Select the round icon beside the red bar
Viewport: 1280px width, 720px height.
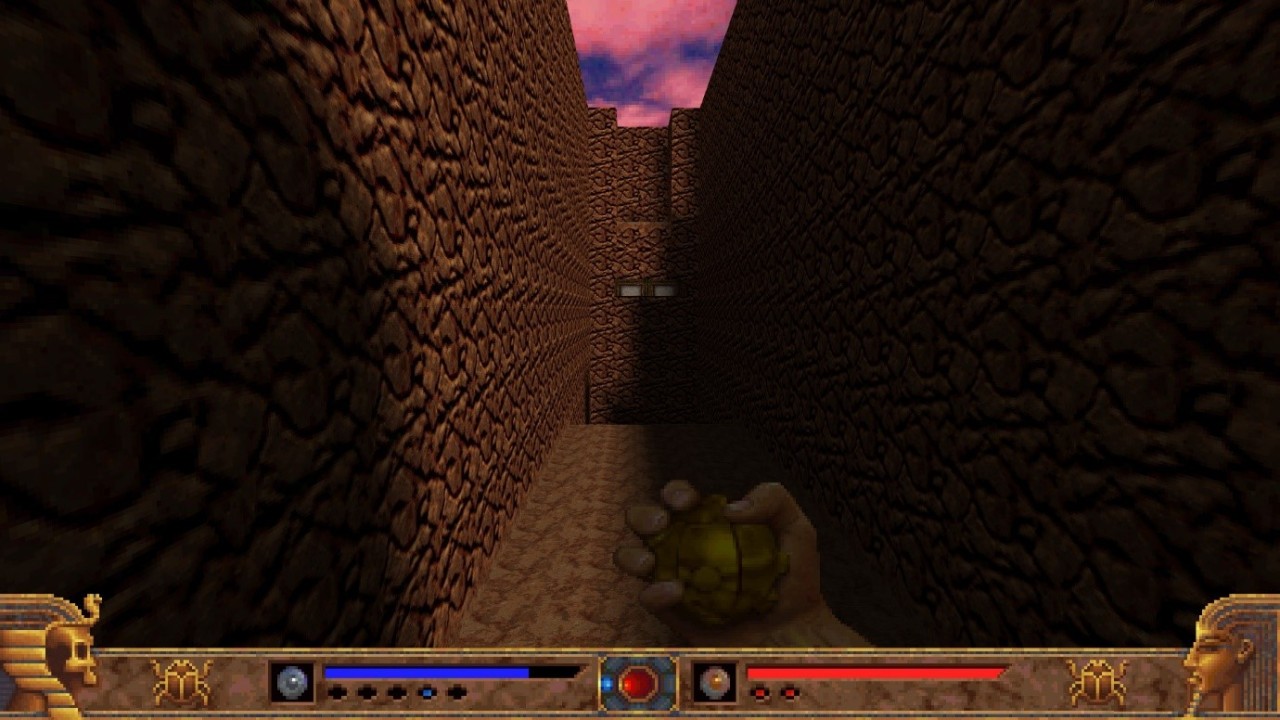click(715, 682)
